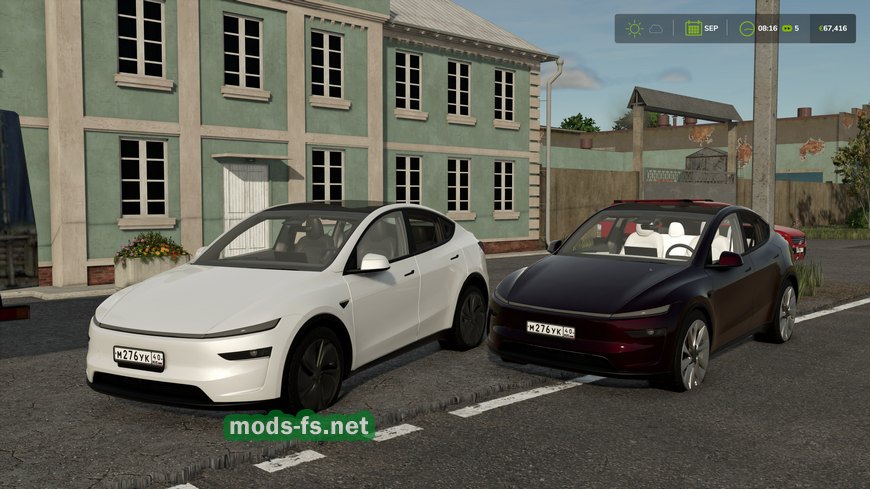Screen dimensions: 870x489
Task: Open the mods-fs.net watermark link
Action: point(299,427)
